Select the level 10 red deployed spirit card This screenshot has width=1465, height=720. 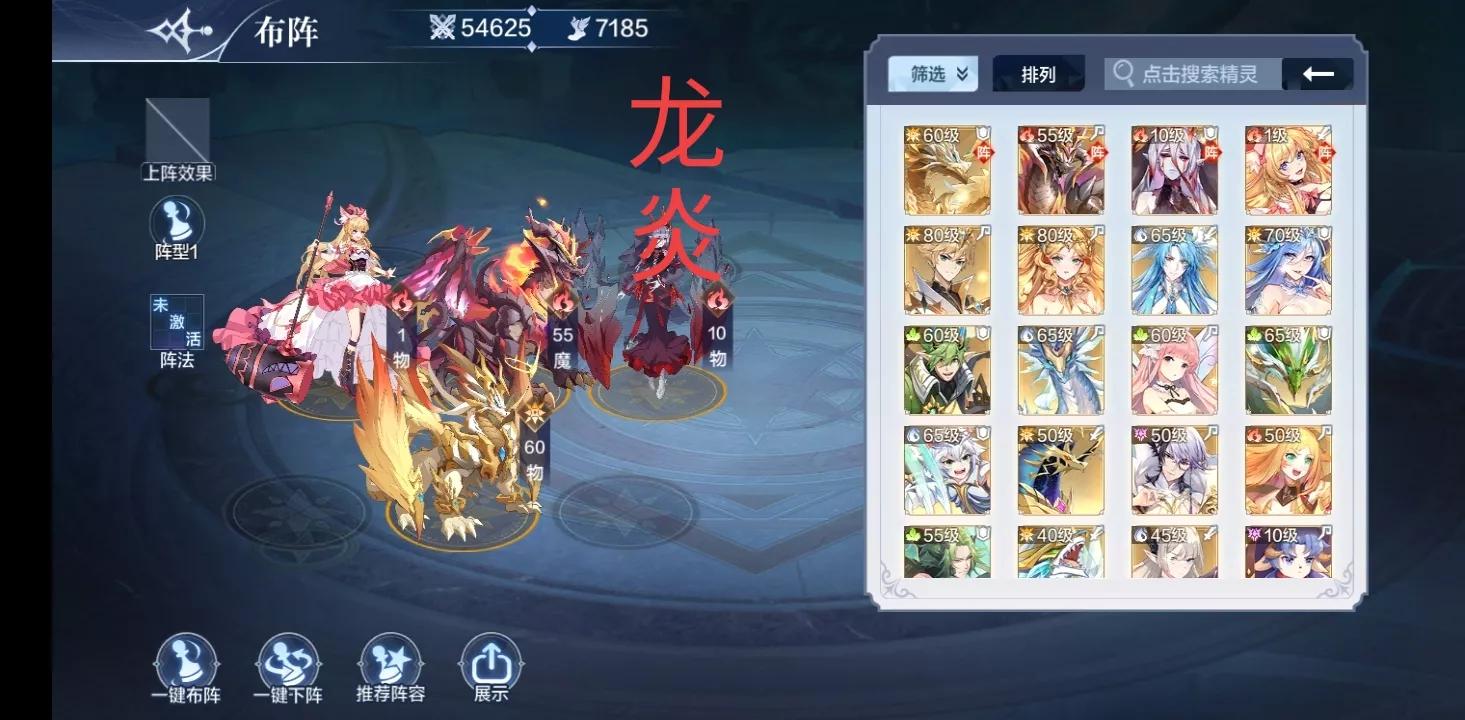tap(1173, 172)
